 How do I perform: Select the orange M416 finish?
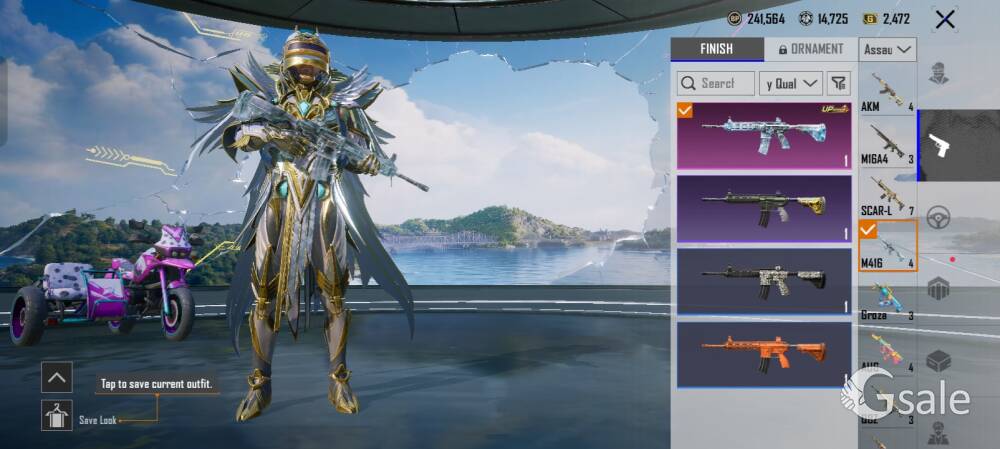(x=764, y=353)
